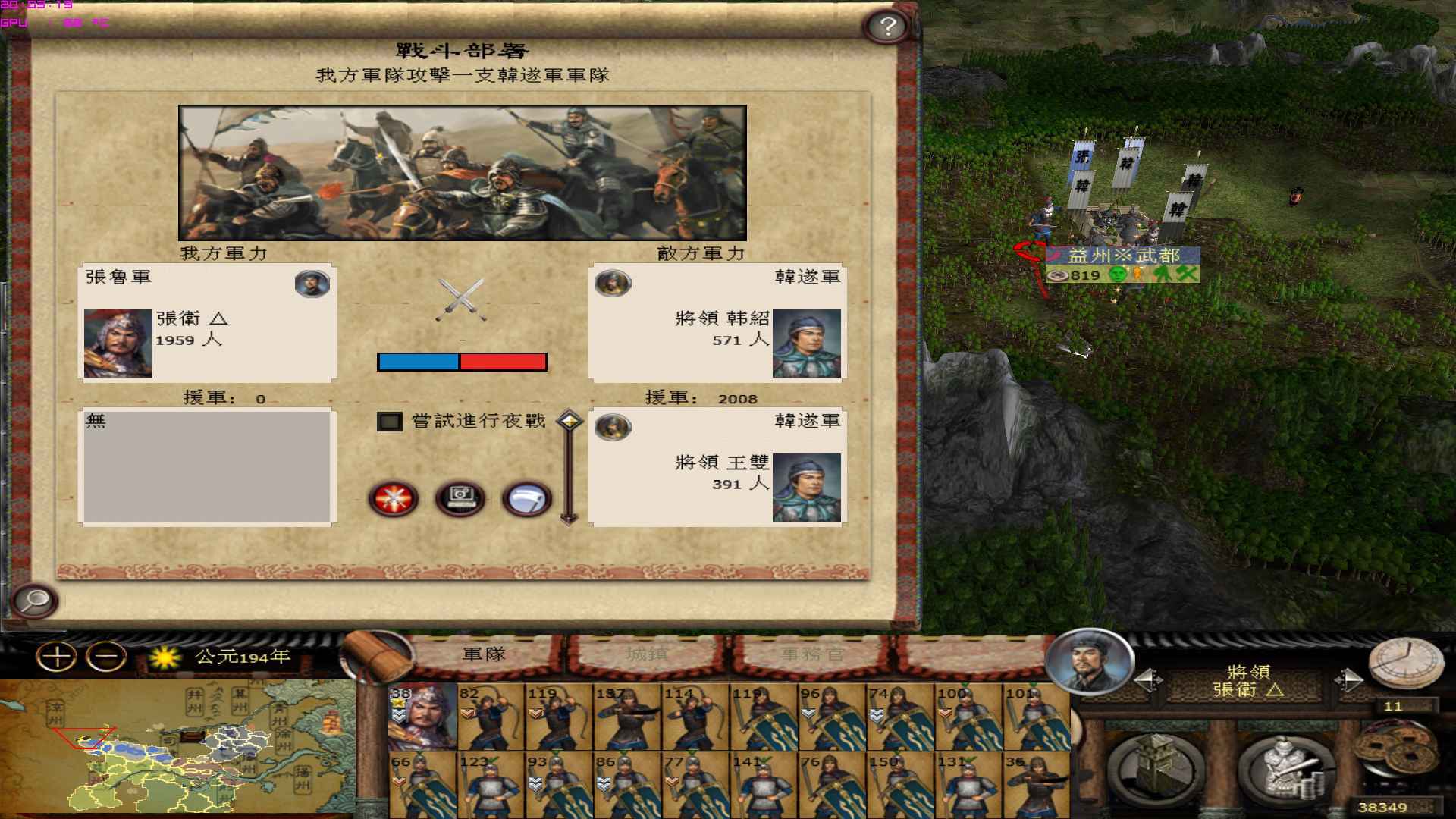Click the blue-red battle odds bar

tap(461, 362)
